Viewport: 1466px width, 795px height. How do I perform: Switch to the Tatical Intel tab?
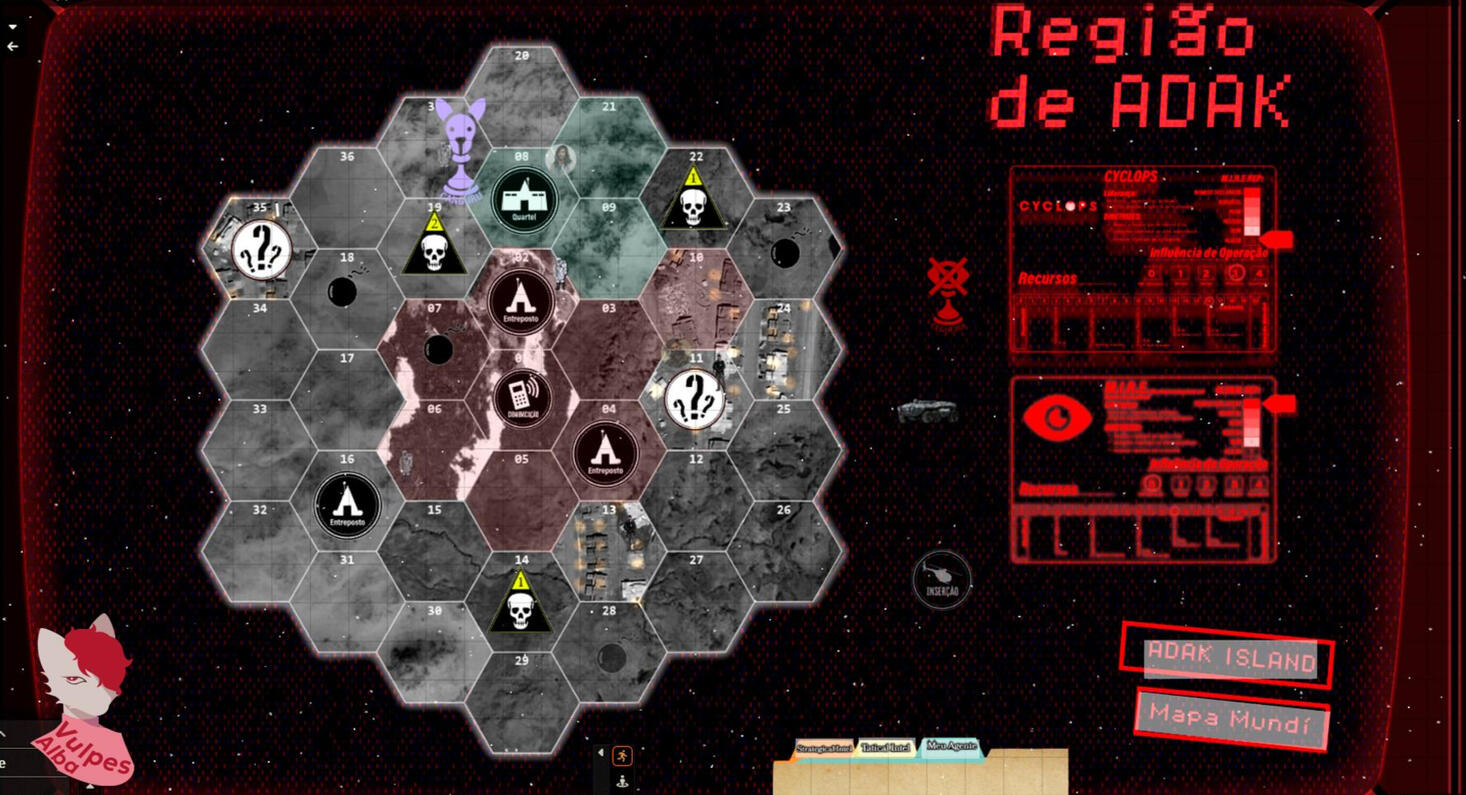pos(884,748)
